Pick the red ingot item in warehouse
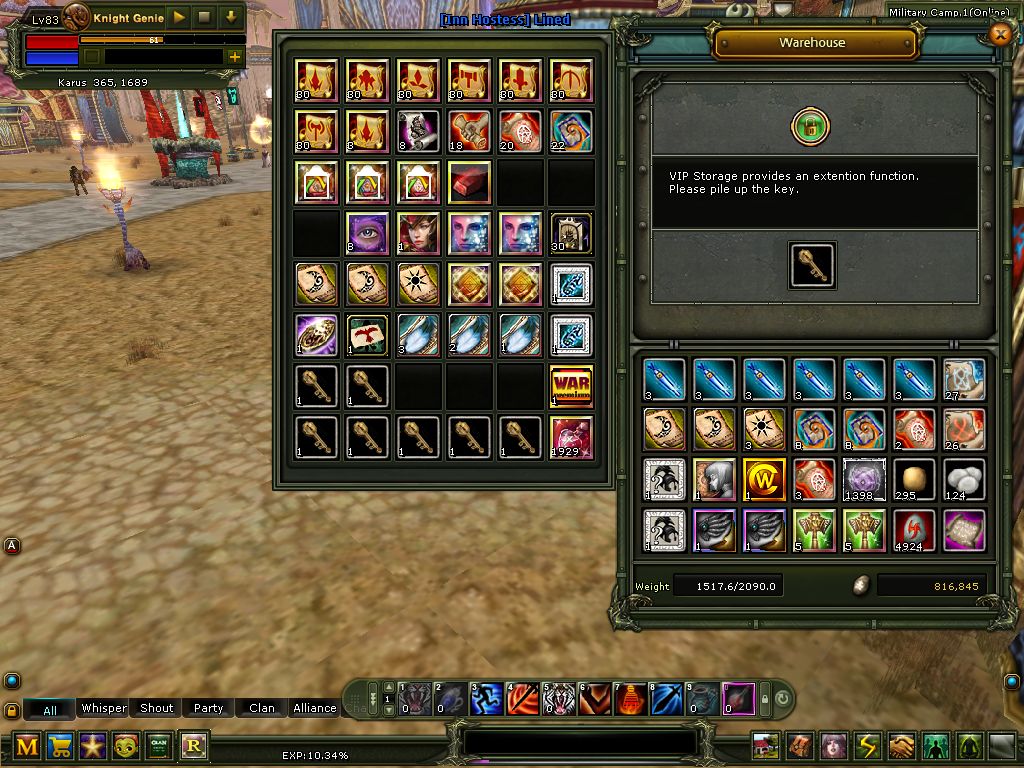The width and height of the screenshot is (1024, 768). coord(469,183)
